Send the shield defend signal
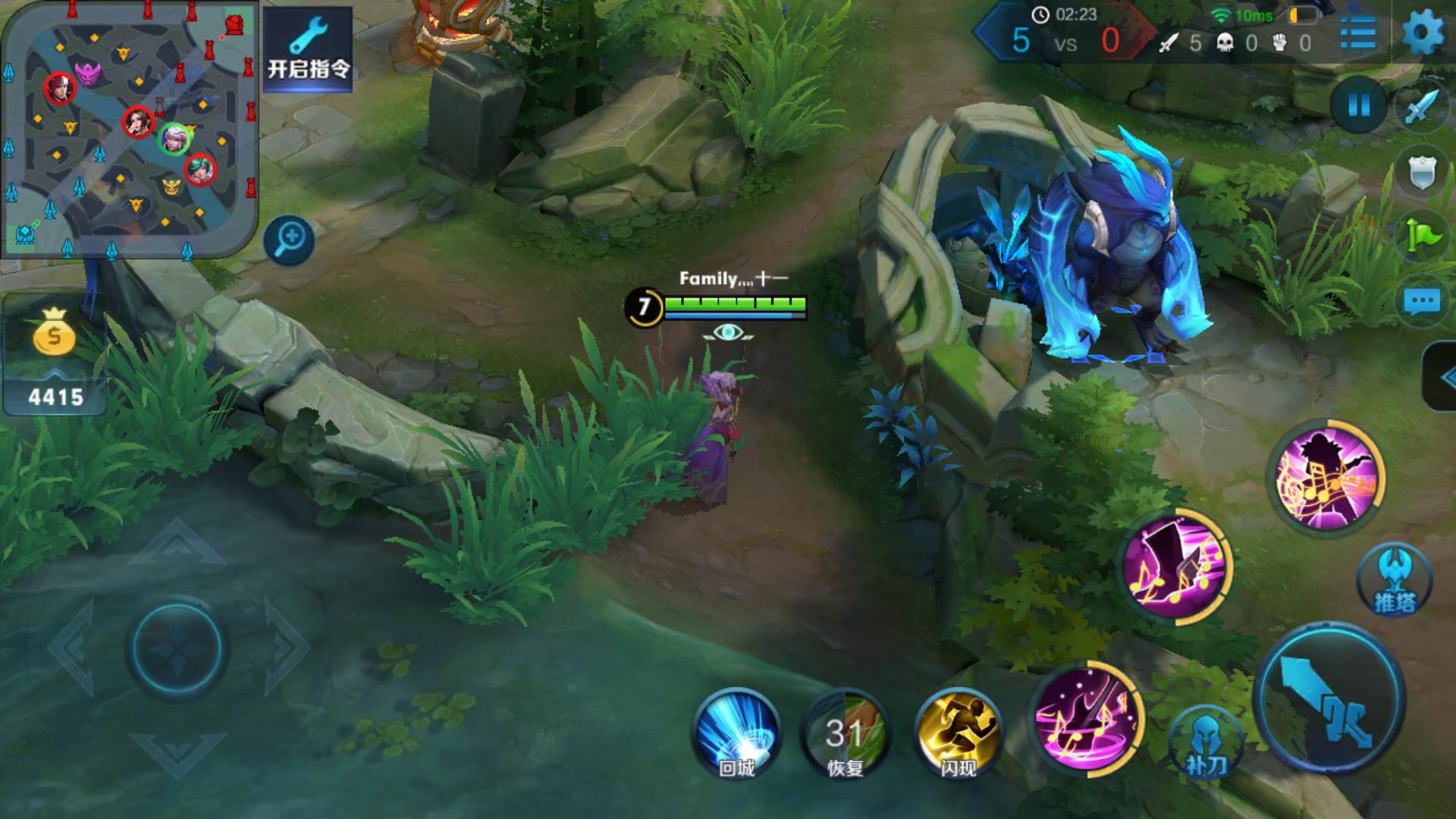Image resolution: width=1456 pixels, height=819 pixels. [1423, 173]
